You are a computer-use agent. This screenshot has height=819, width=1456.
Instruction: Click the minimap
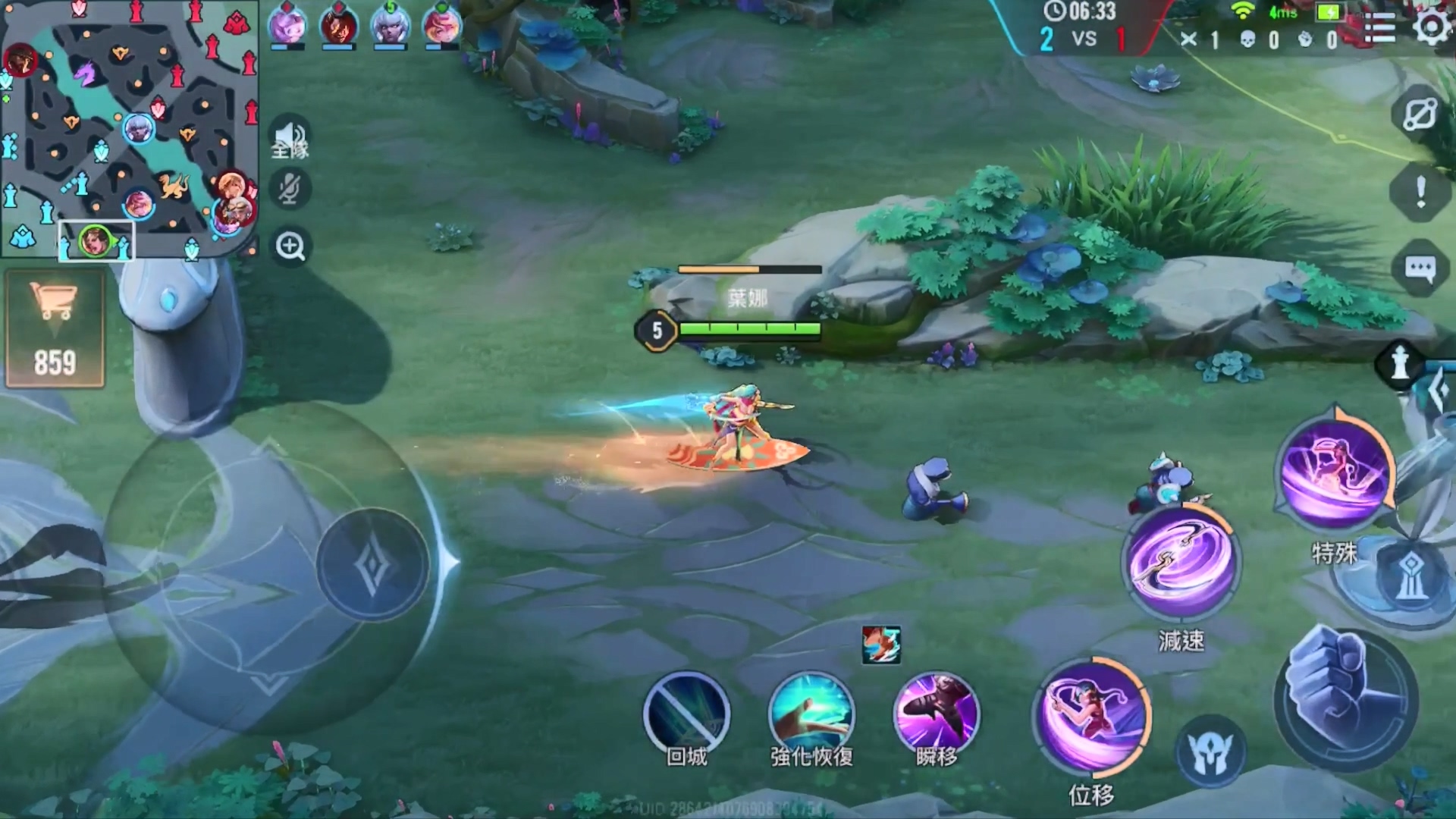(x=129, y=129)
